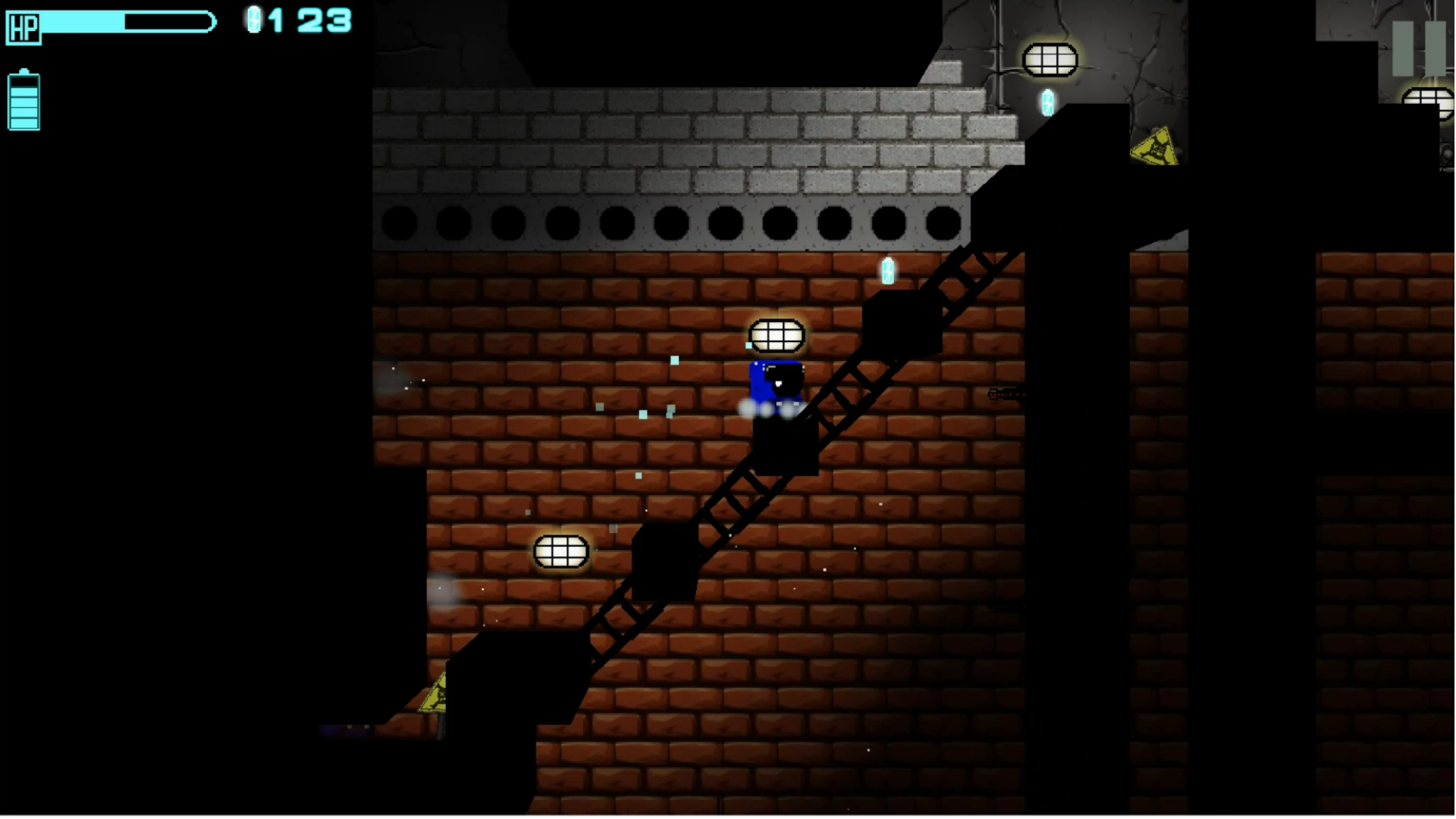Click the partially visible lamp at far right edge
This screenshot has width=1456, height=819.
pyautogui.click(x=1429, y=102)
